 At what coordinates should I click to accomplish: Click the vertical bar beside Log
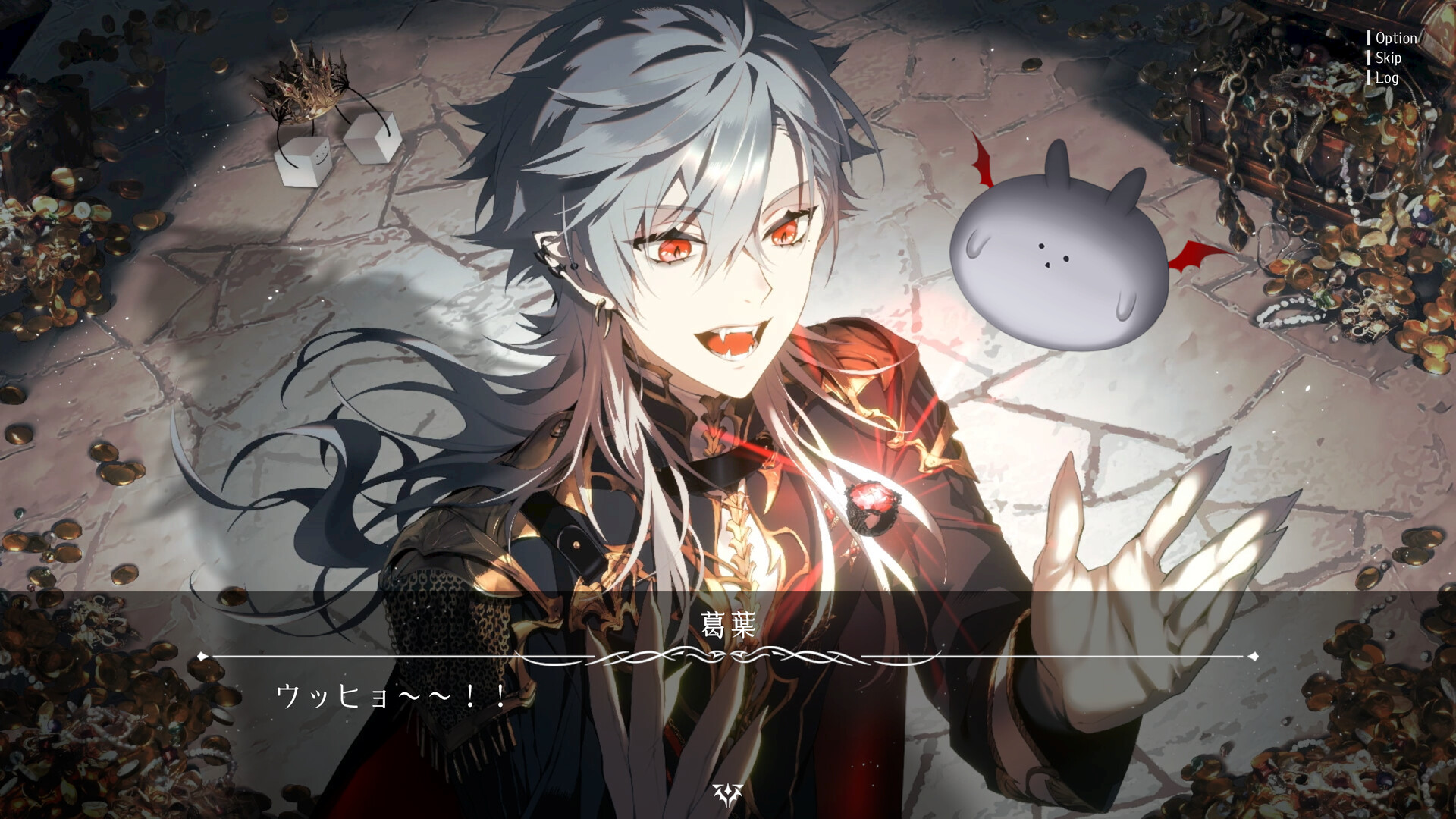tap(1369, 77)
